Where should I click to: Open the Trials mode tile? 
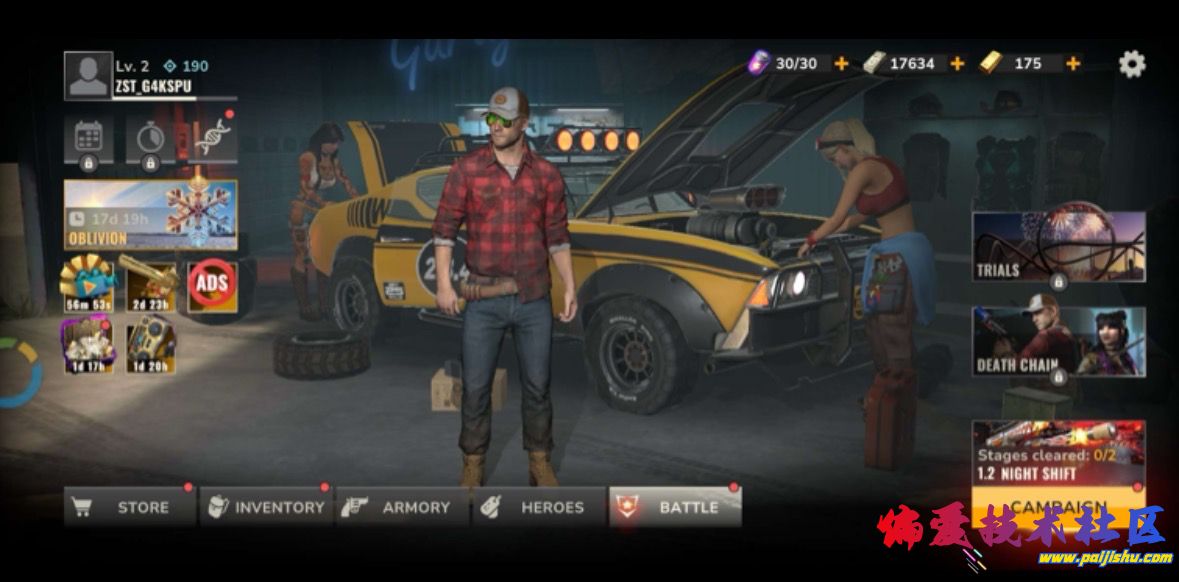(x=1058, y=247)
